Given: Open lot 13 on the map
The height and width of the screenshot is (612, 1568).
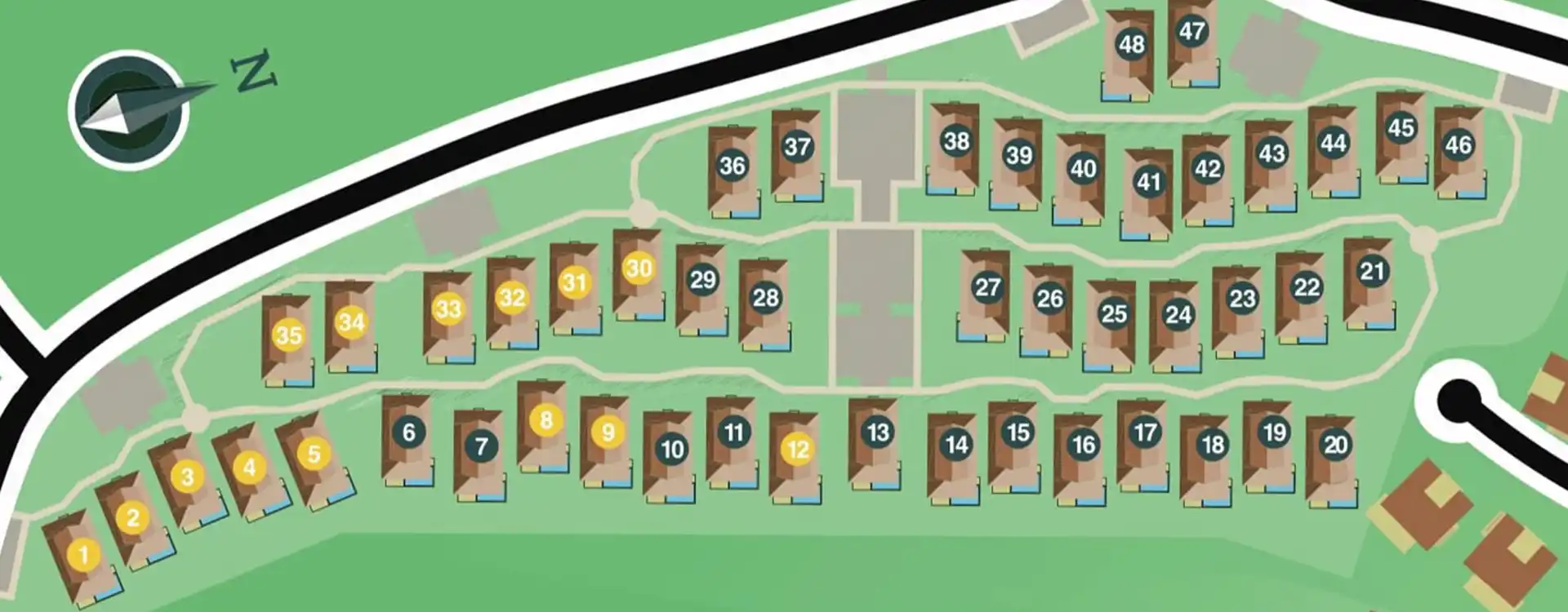Looking at the screenshot, I should 877,432.
